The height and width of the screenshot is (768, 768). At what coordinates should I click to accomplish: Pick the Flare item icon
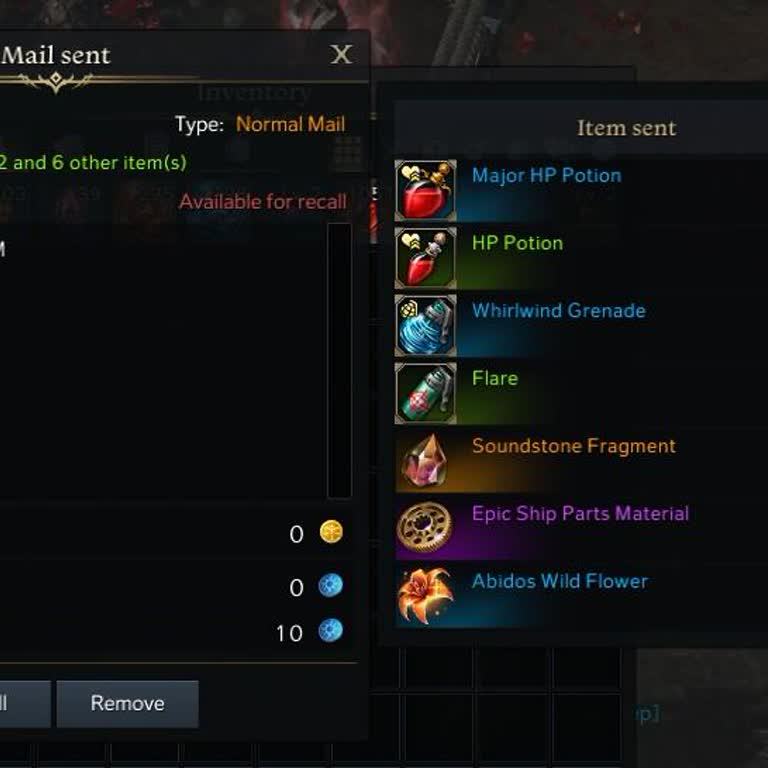[426, 393]
